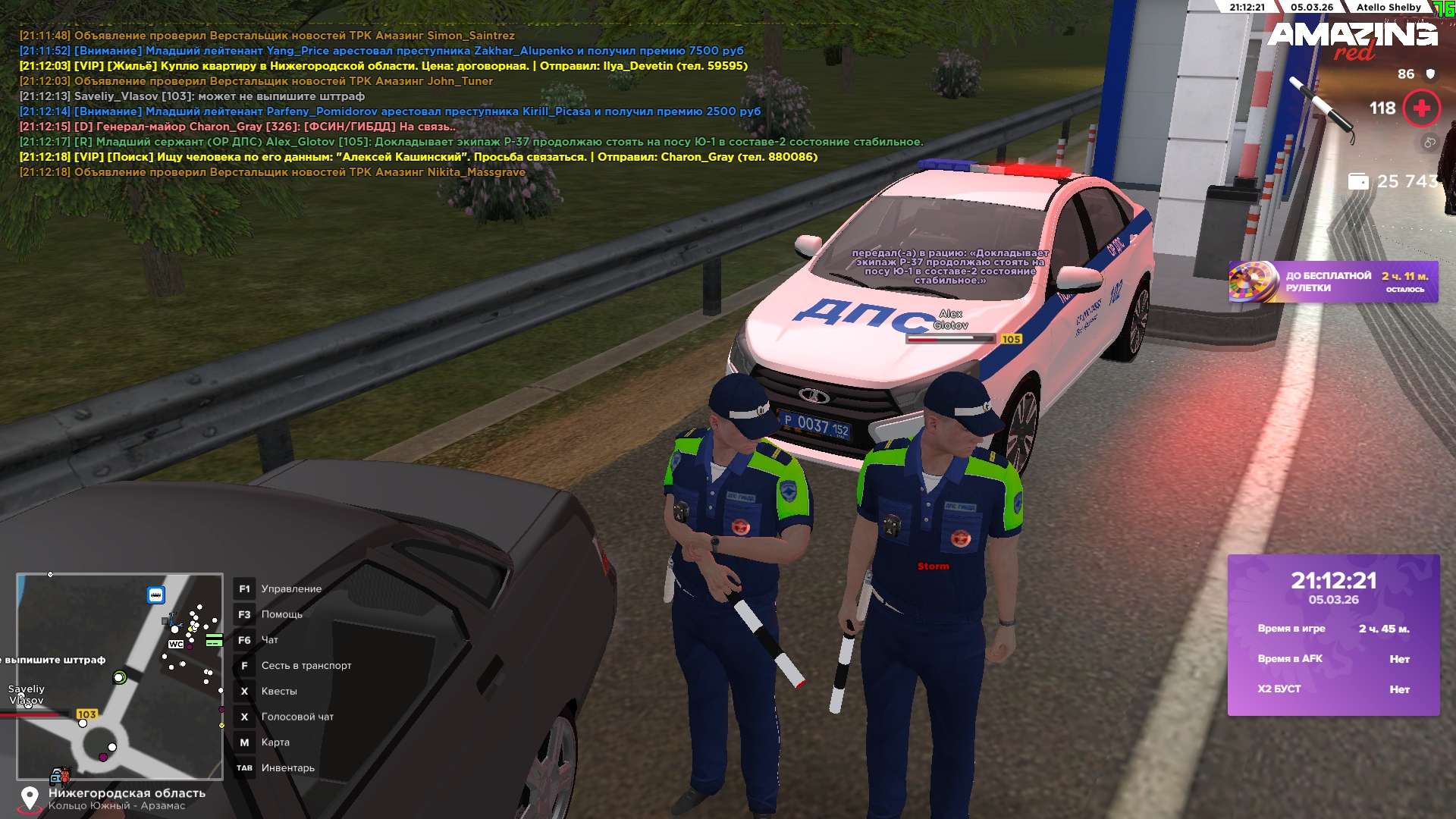Open the free roulette banner
Viewport: 1456px width, 819px height.
pos(1332,282)
